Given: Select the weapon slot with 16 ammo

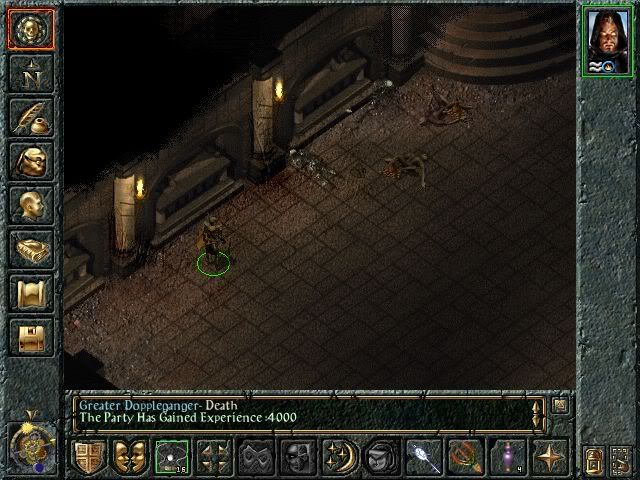Looking at the screenshot, I should point(170,456).
